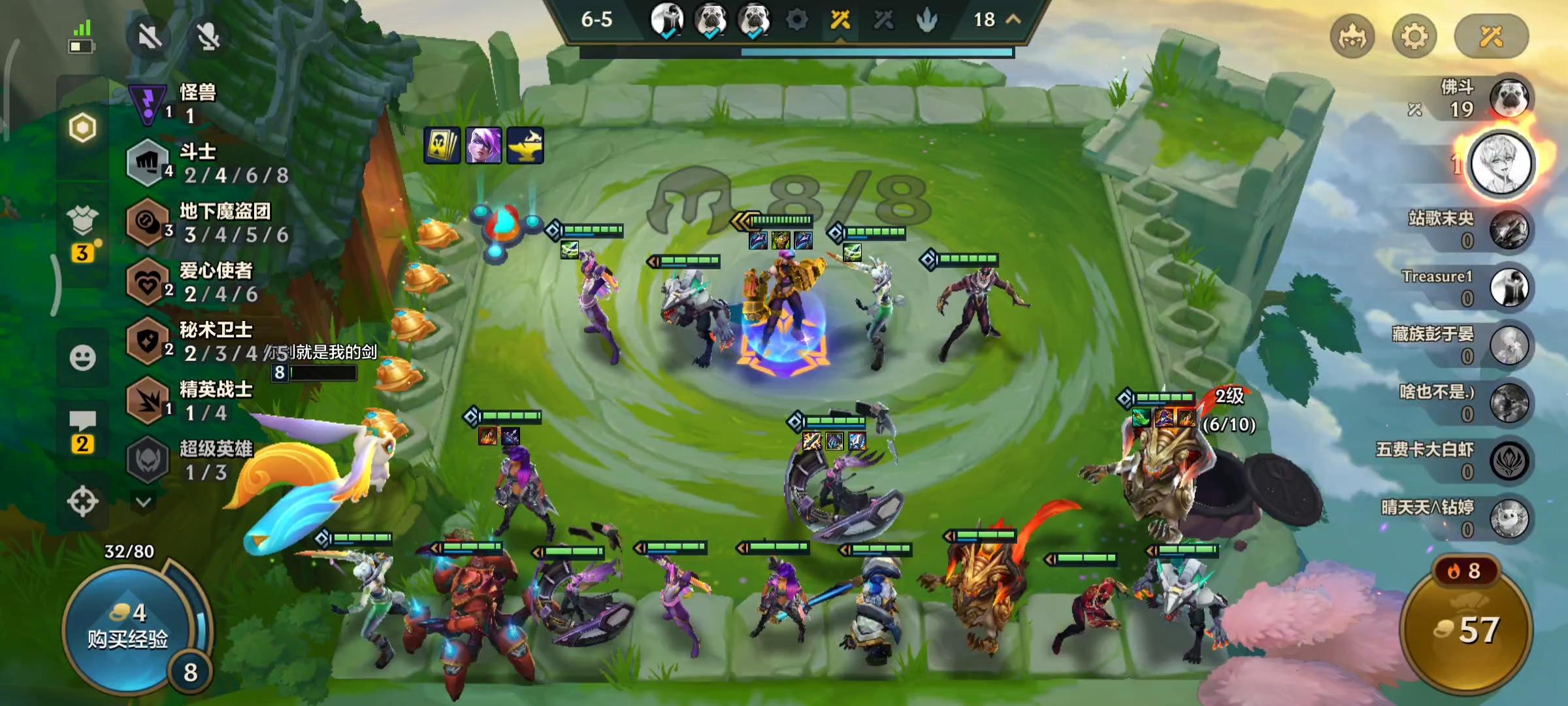Open the emote smiley face button
This screenshot has height=706, width=1568.
point(82,358)
